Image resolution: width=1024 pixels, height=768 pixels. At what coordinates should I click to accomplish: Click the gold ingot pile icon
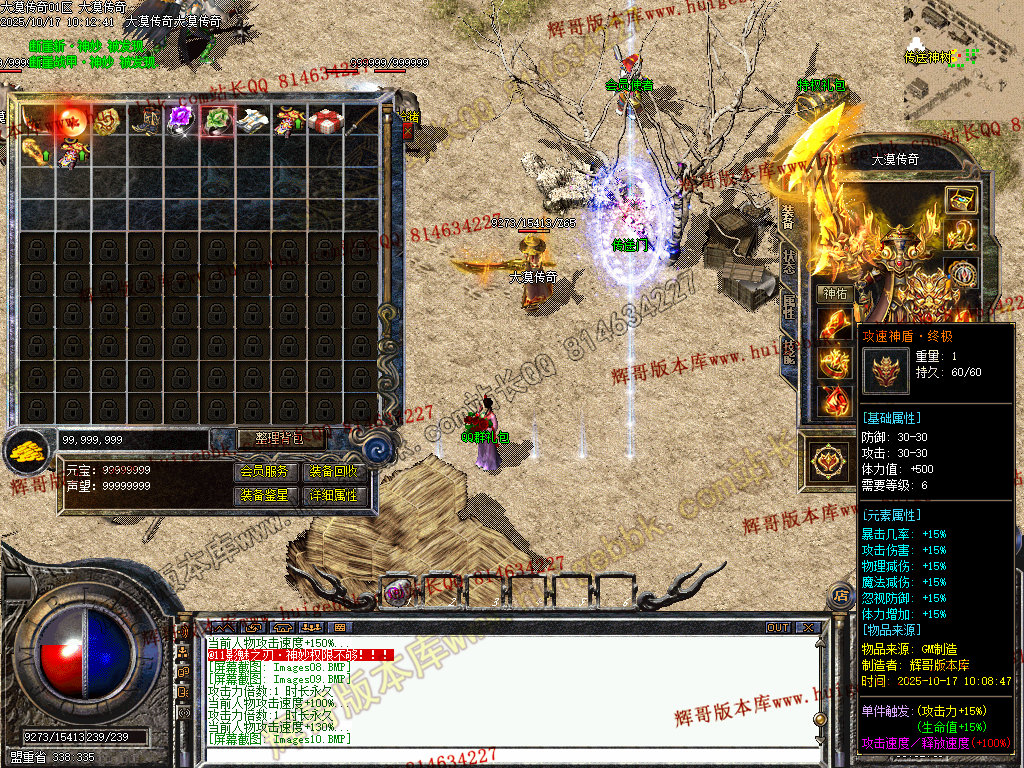pyautogui.click(x=28, y=450)
